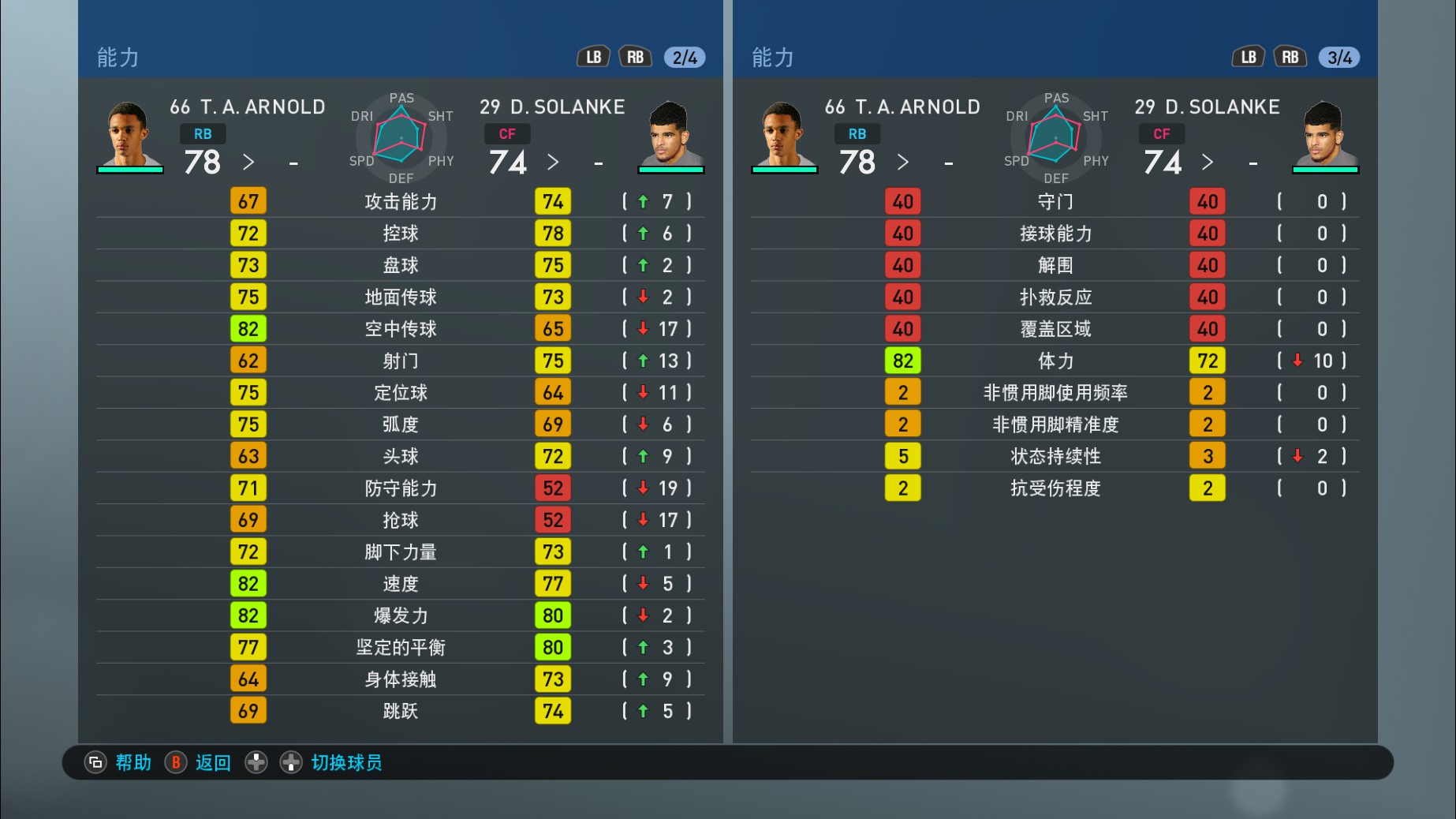The height and width of the screenshot is (819, 1456).
Task: Click the LB bumper icon on left panel
Action: pos(593,56)
